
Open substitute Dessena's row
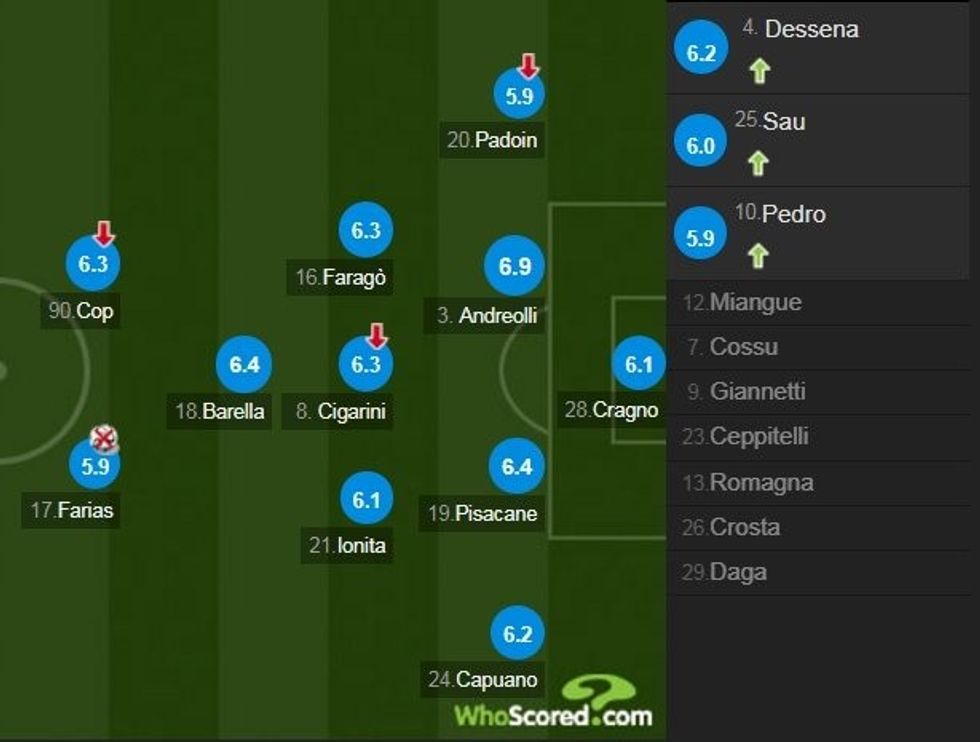point(822,47)
